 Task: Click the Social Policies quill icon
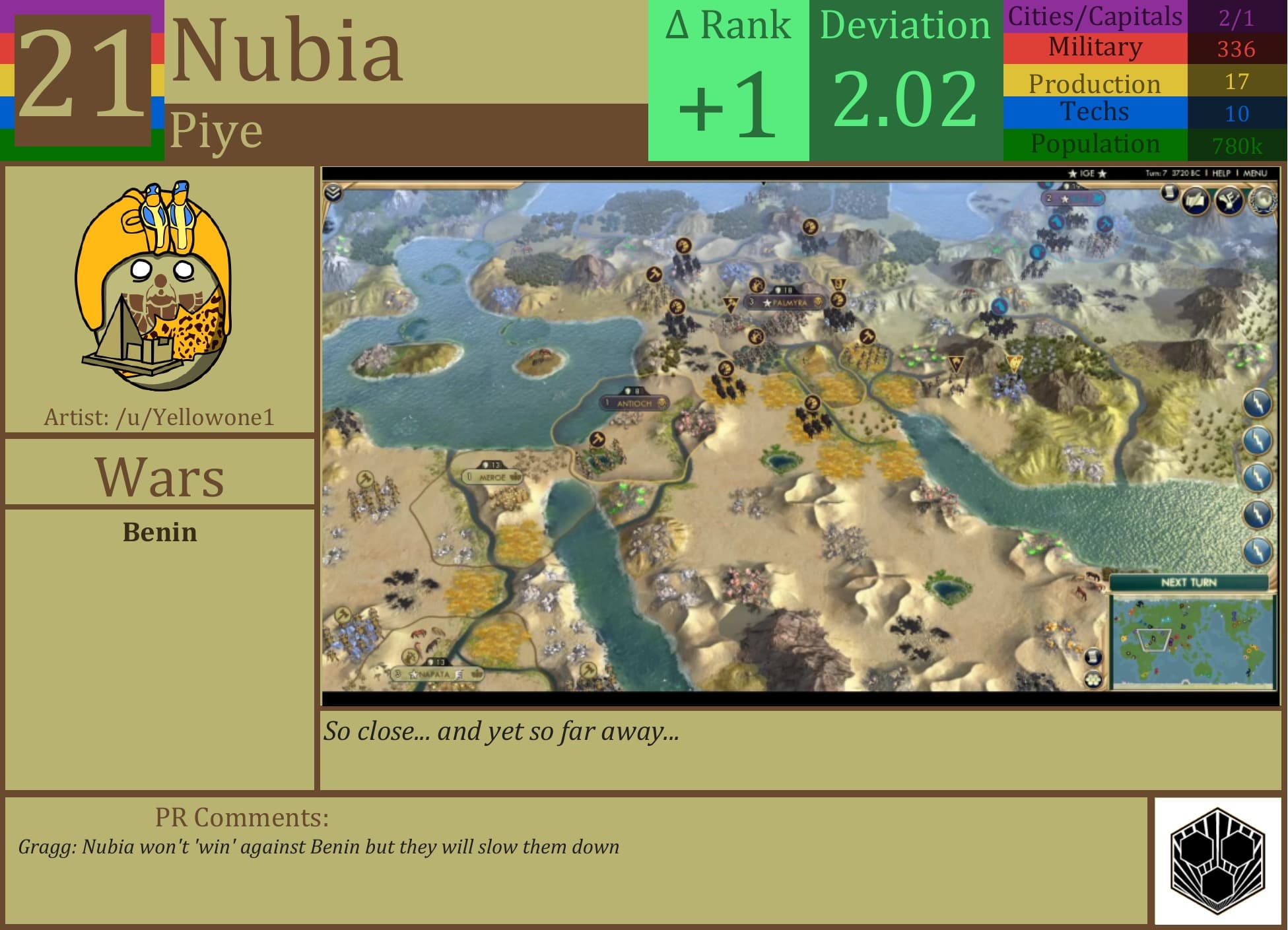tap(1195, 199)
